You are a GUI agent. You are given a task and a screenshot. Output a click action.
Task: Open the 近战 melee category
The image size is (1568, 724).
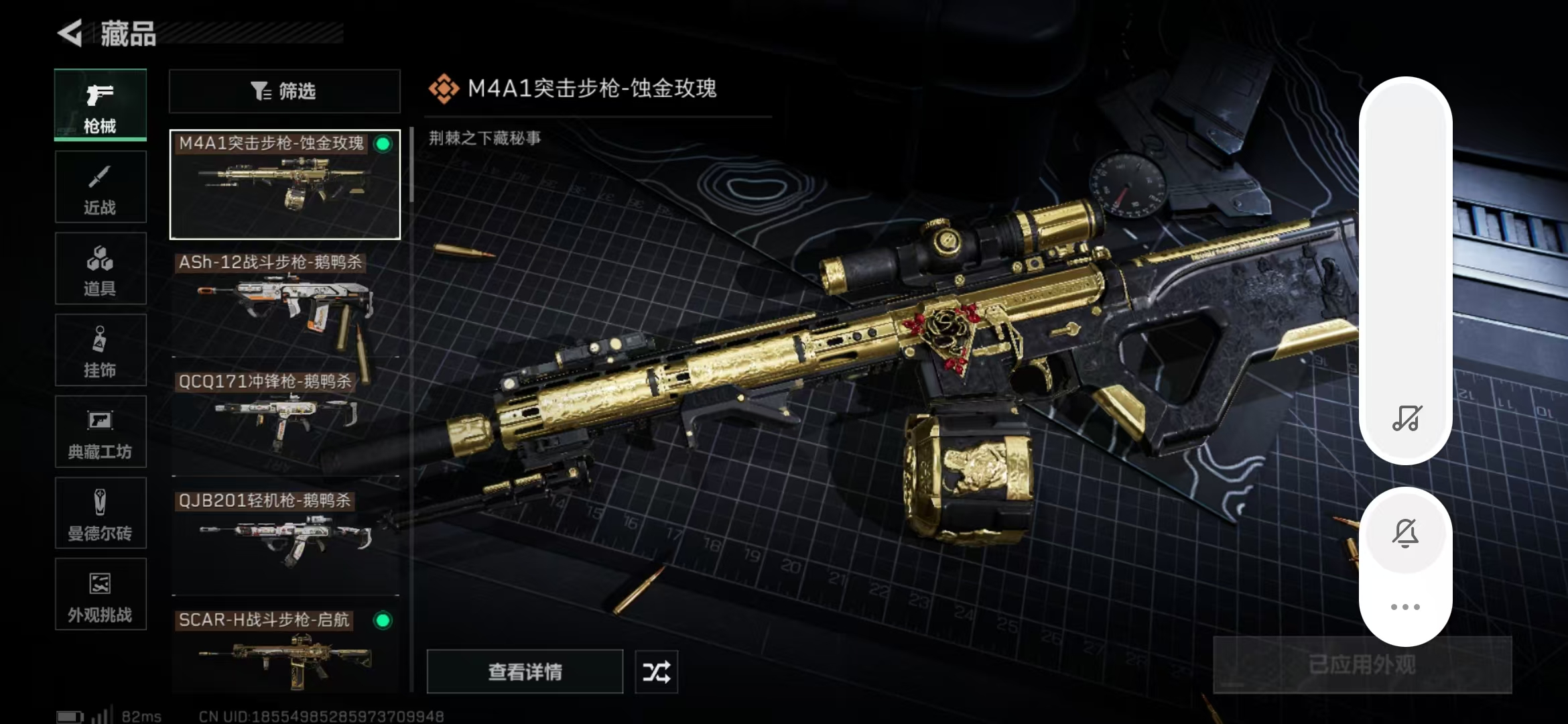101,187
